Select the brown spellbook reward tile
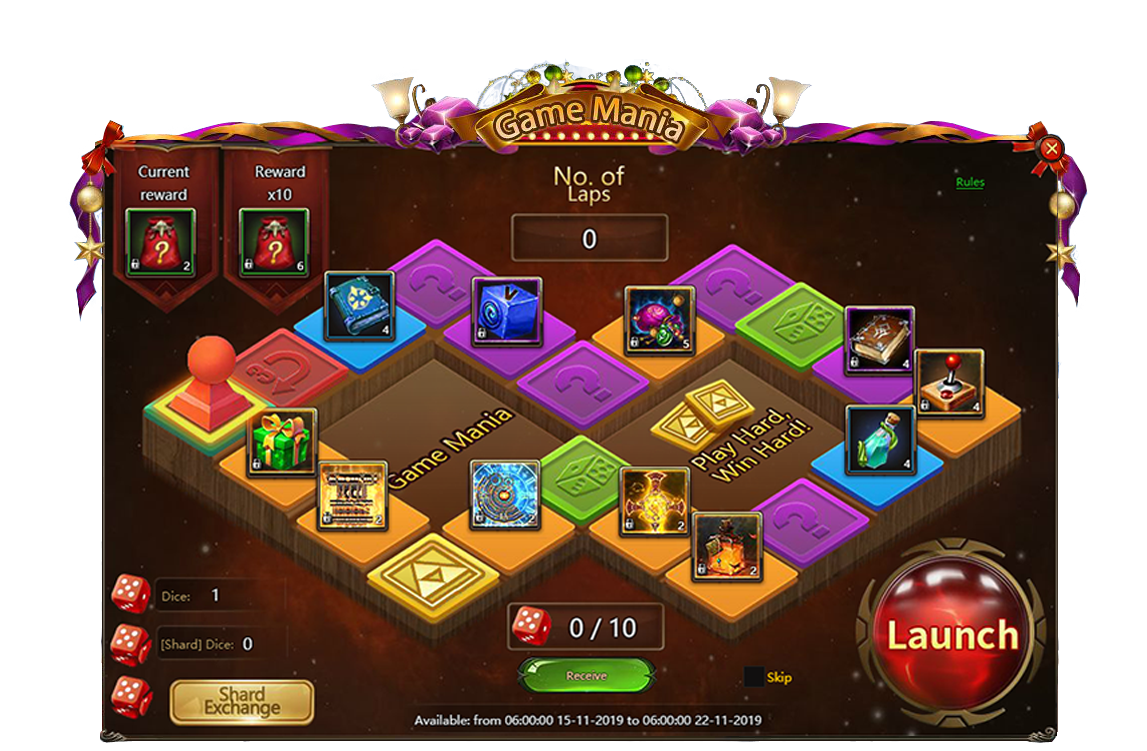This screenshot has width=1147, height=751. pos(880,340)
